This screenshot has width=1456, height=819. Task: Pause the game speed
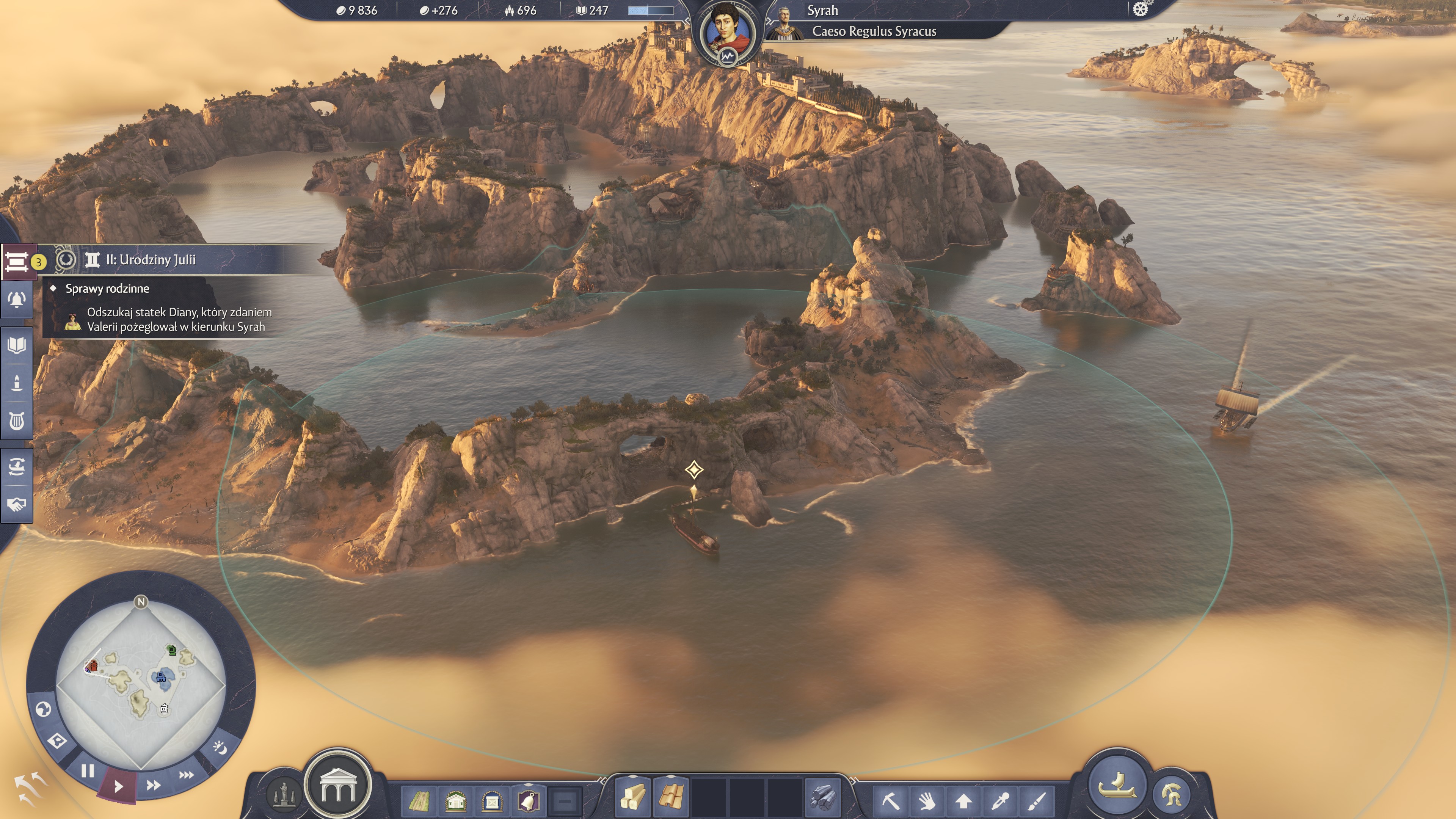tap(88, 771)
